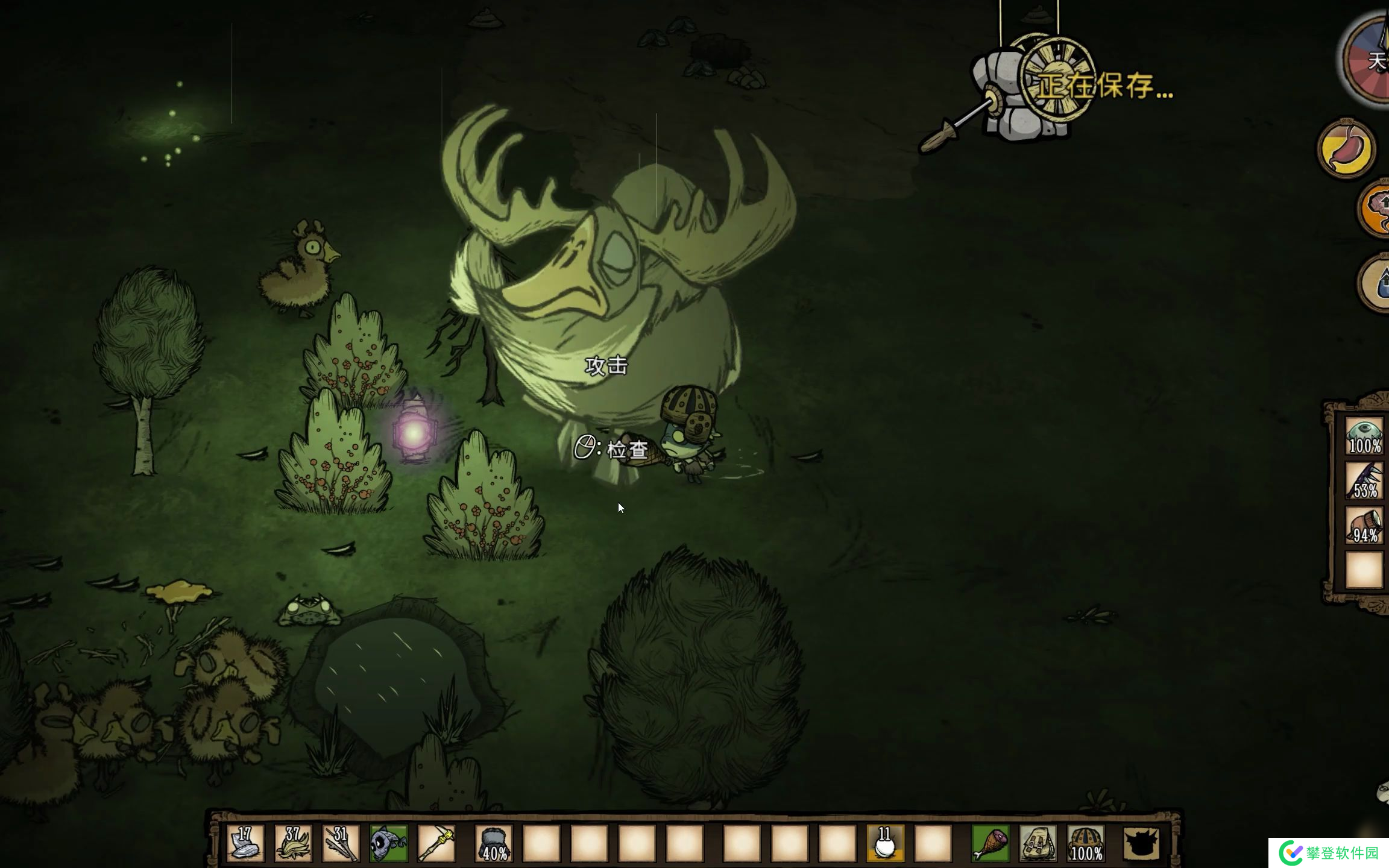This screenshot has width=1389, height=868.
Task: Select the backpack item at 94% durability
Action: click(x=1364, y=526)
